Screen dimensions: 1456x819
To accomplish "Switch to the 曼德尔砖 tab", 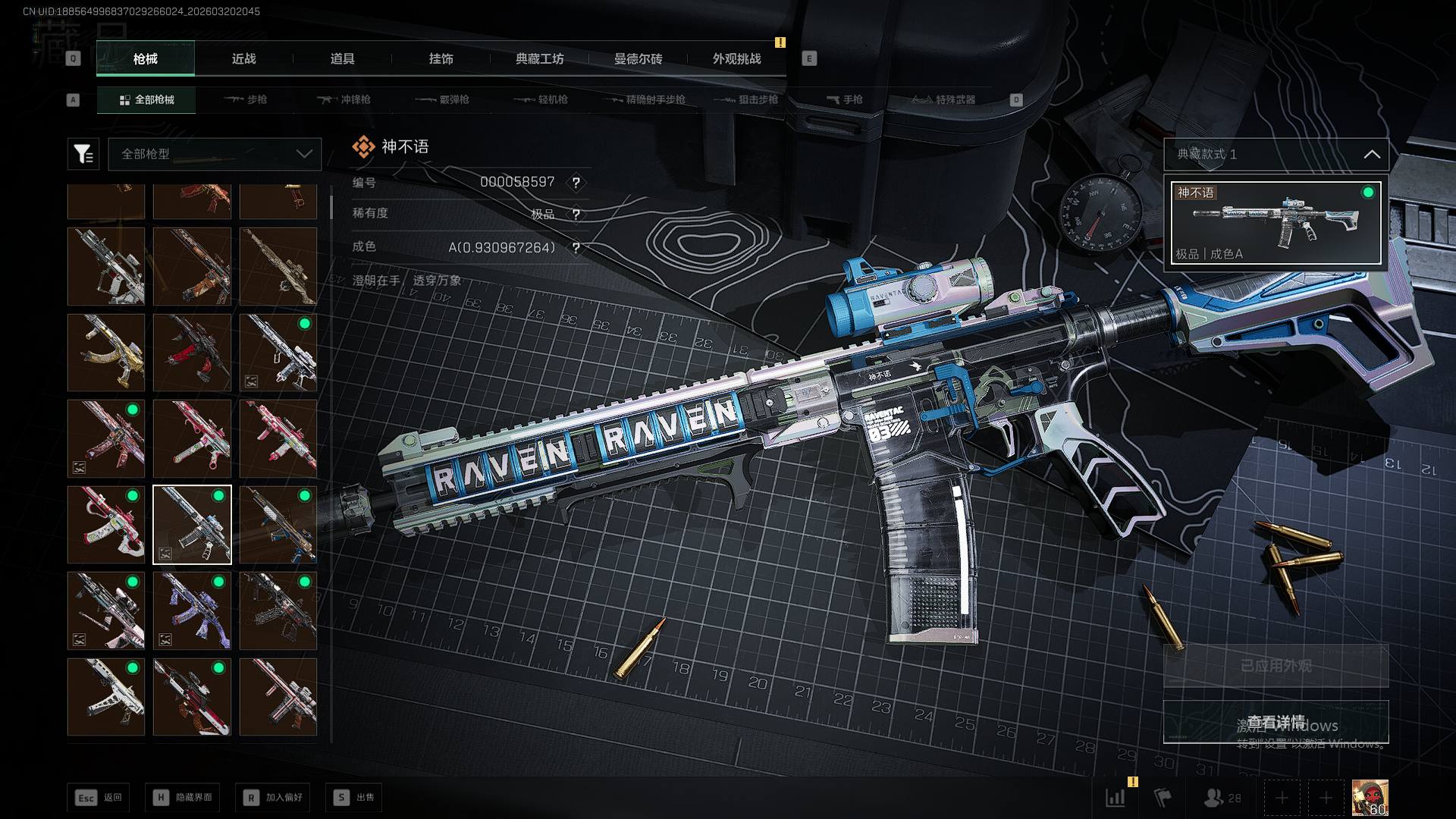I will 638,59.
